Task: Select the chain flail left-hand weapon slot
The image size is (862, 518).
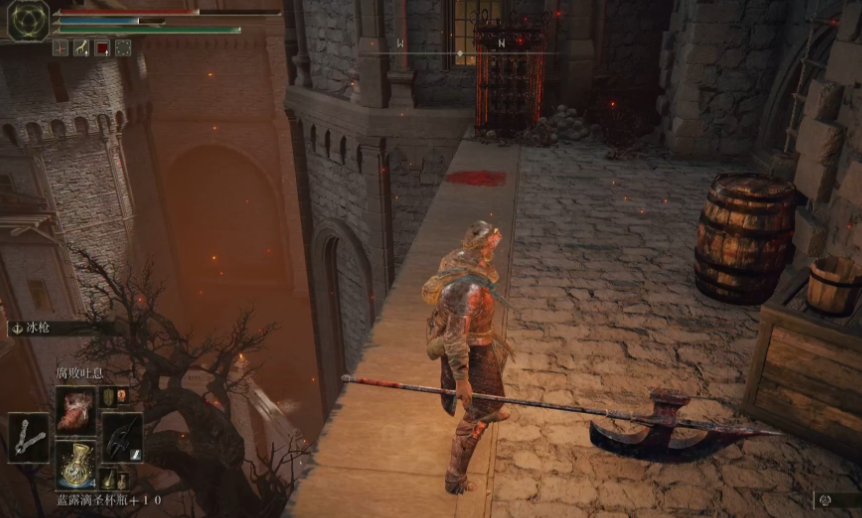Action: click(x=29, y=438)
